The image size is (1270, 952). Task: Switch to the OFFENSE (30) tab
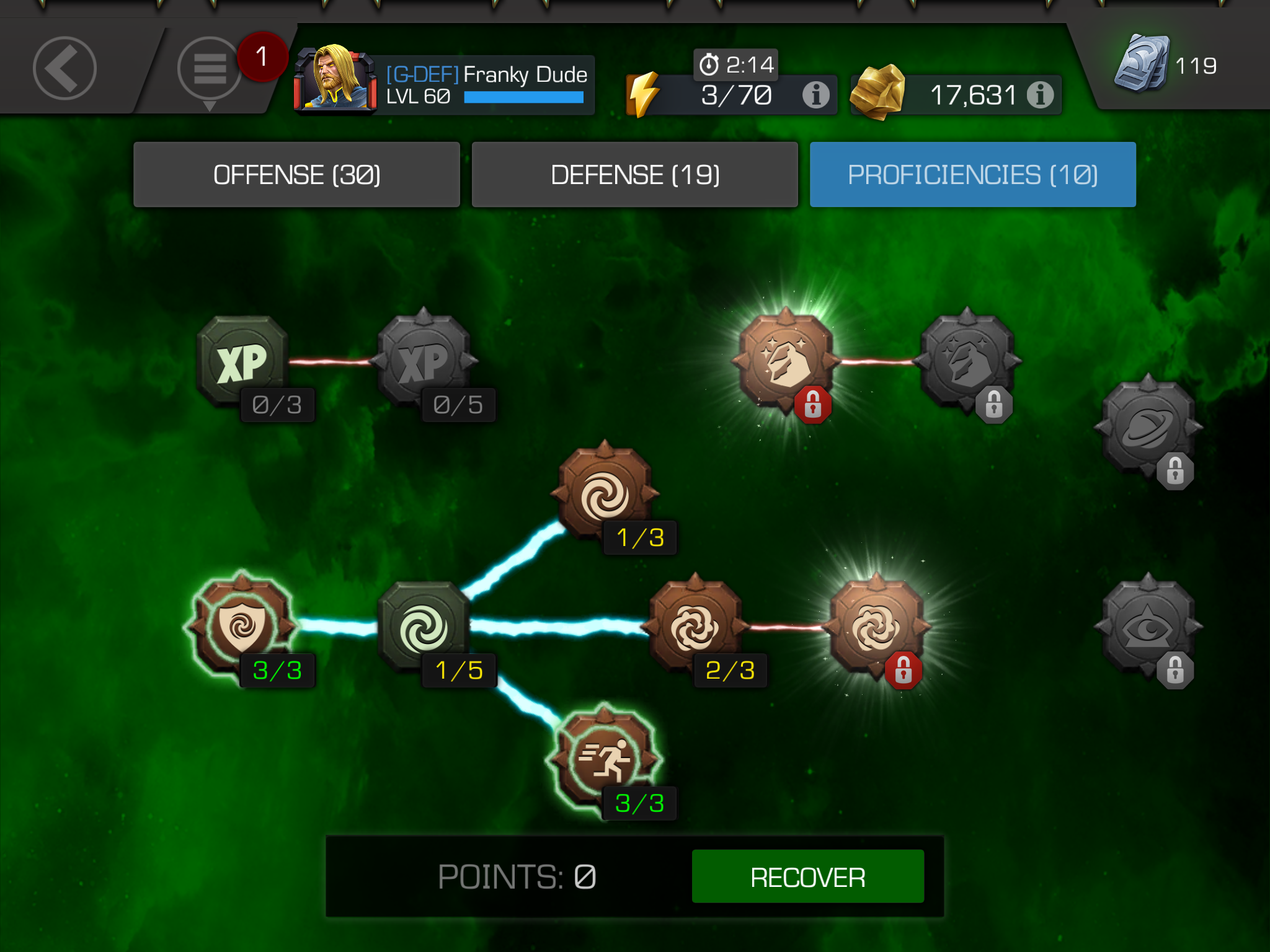tap(296, 174)
